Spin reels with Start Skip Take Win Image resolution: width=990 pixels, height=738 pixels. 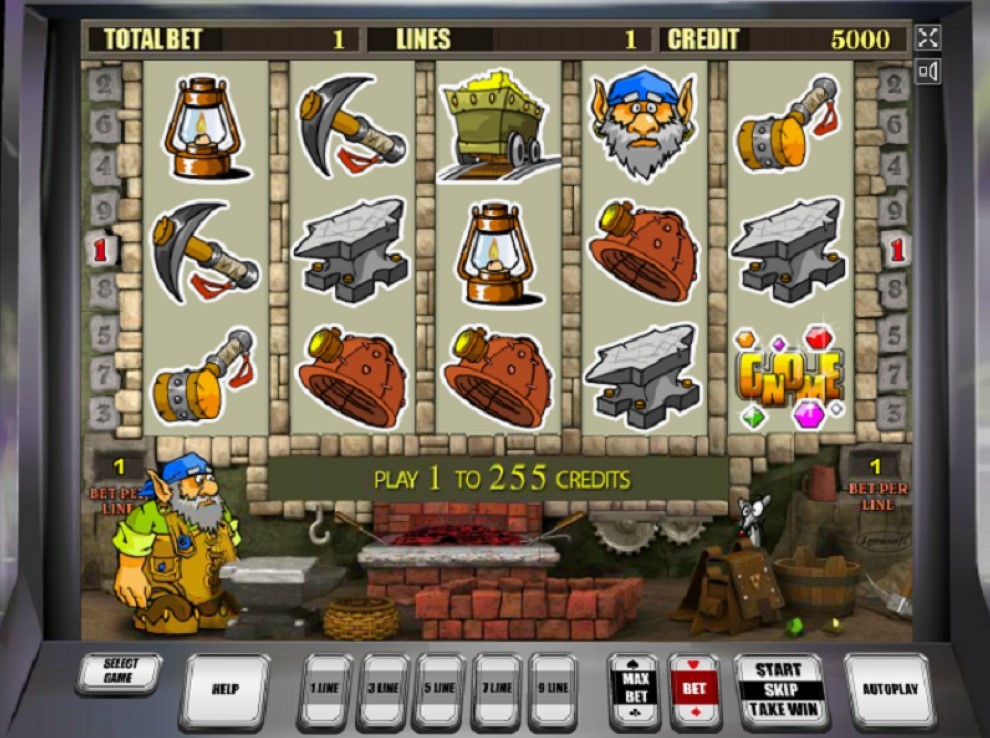click(x=780, y=689)
